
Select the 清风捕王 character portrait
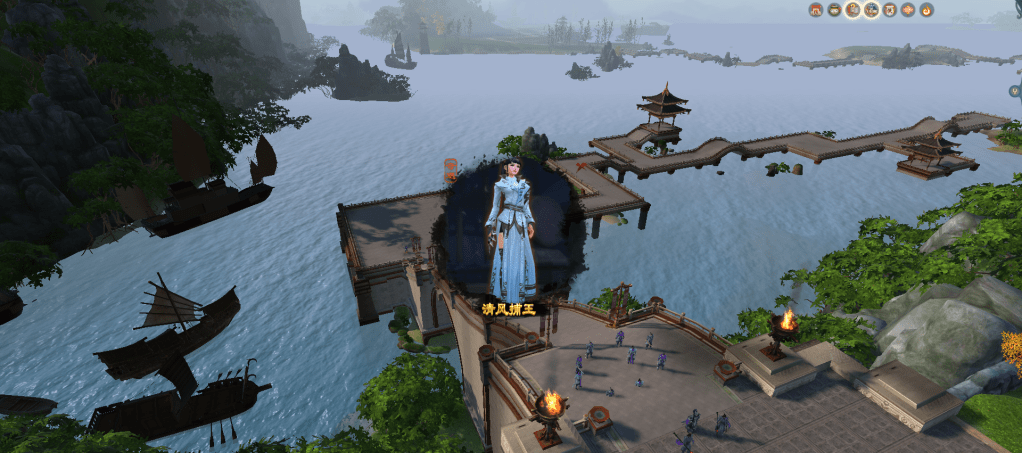pos(510,228)
